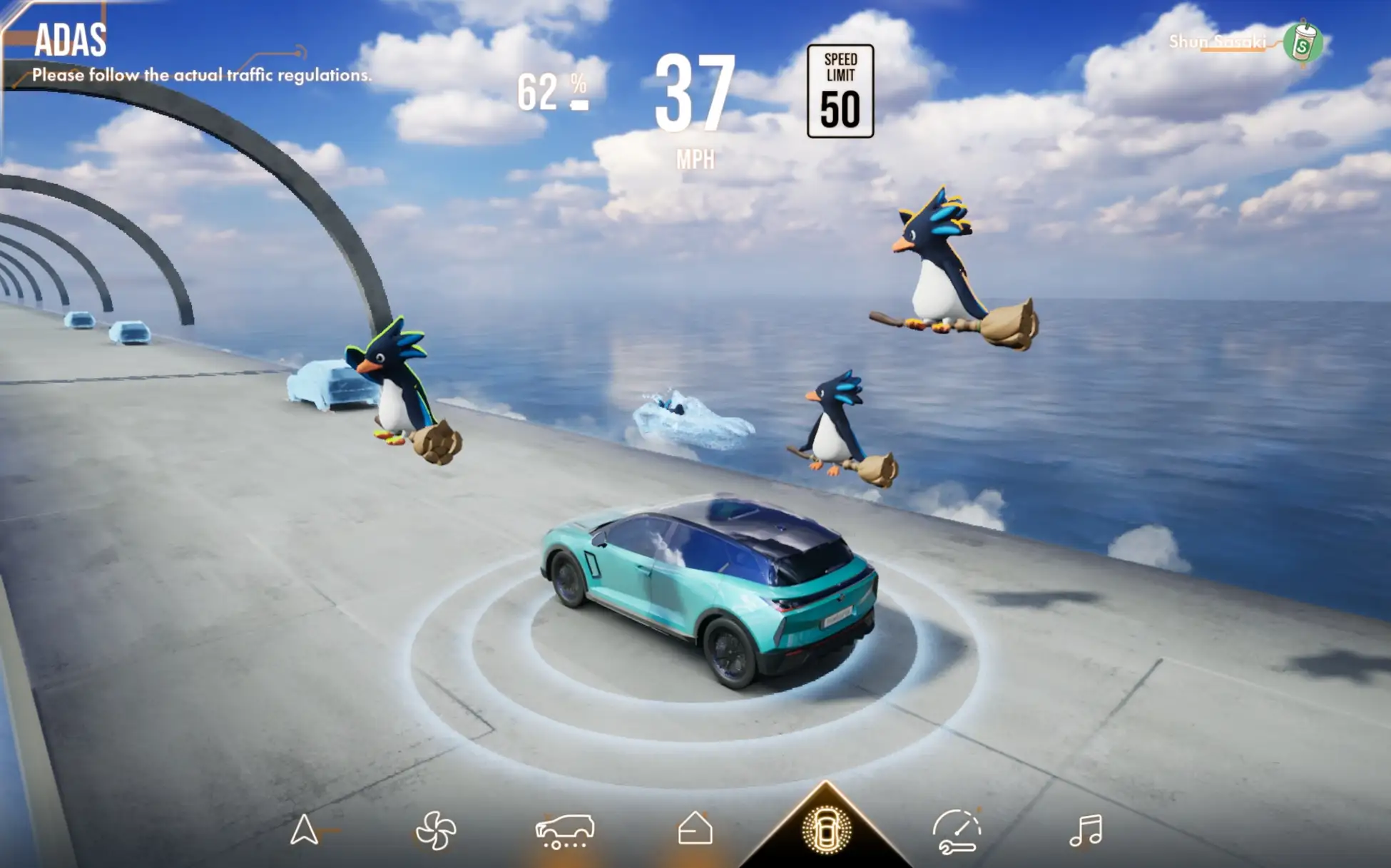1391x868 pixels.
Task: Open the climate fan controls
Action: coord(435,831)
